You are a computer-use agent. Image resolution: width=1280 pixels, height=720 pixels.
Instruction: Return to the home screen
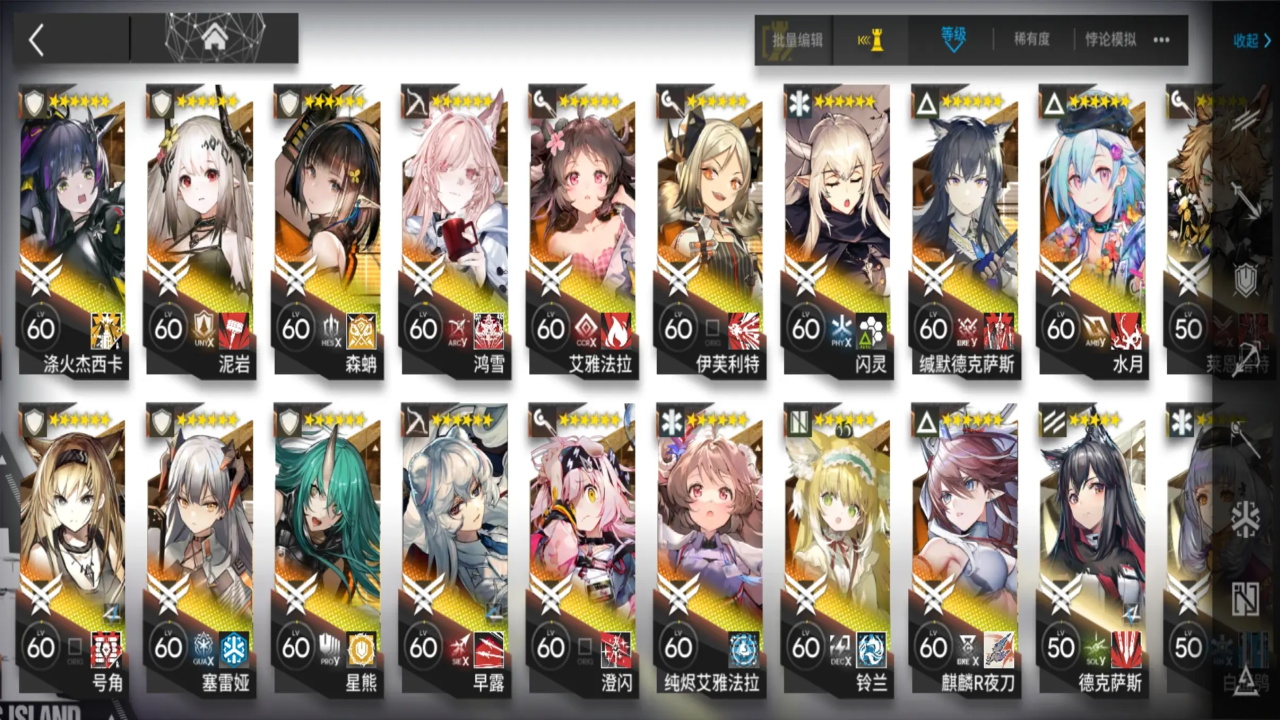(214, 39)
